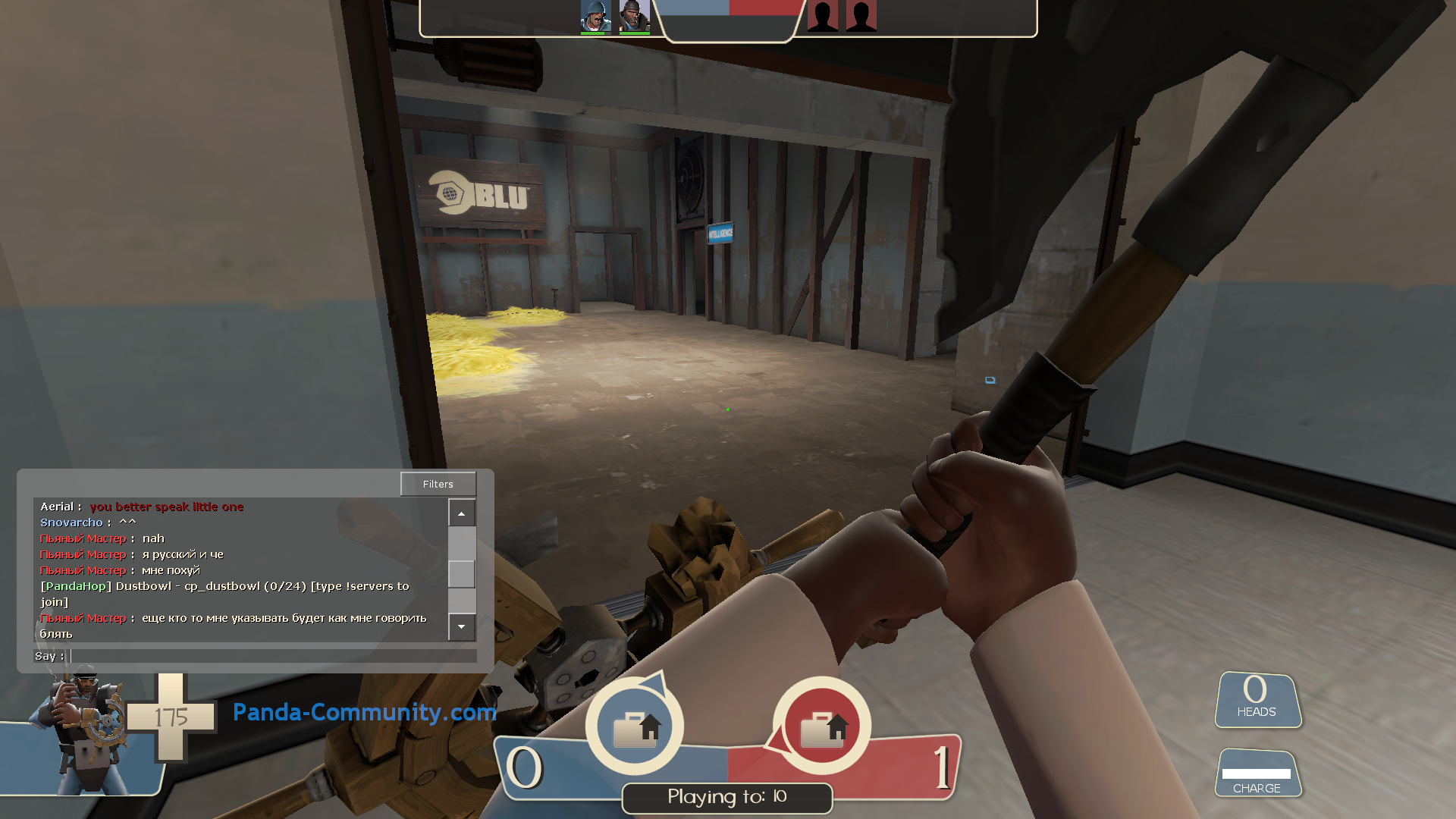Click the blue Demoman portrait at top
Screen dimensions: 1456x819
tap(634, 17)
